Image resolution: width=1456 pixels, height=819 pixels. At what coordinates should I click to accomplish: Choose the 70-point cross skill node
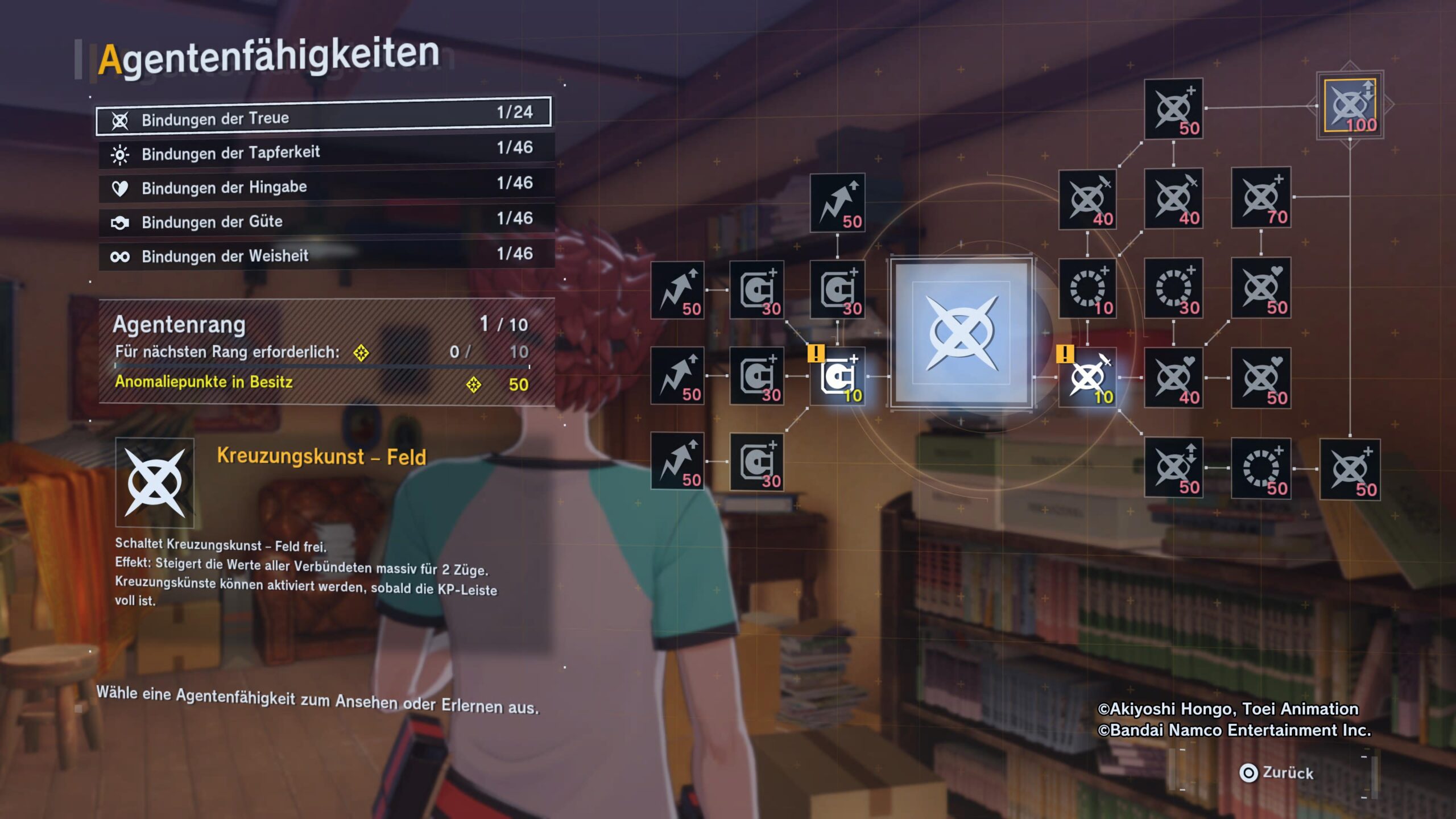click(x=1261, y=197)
